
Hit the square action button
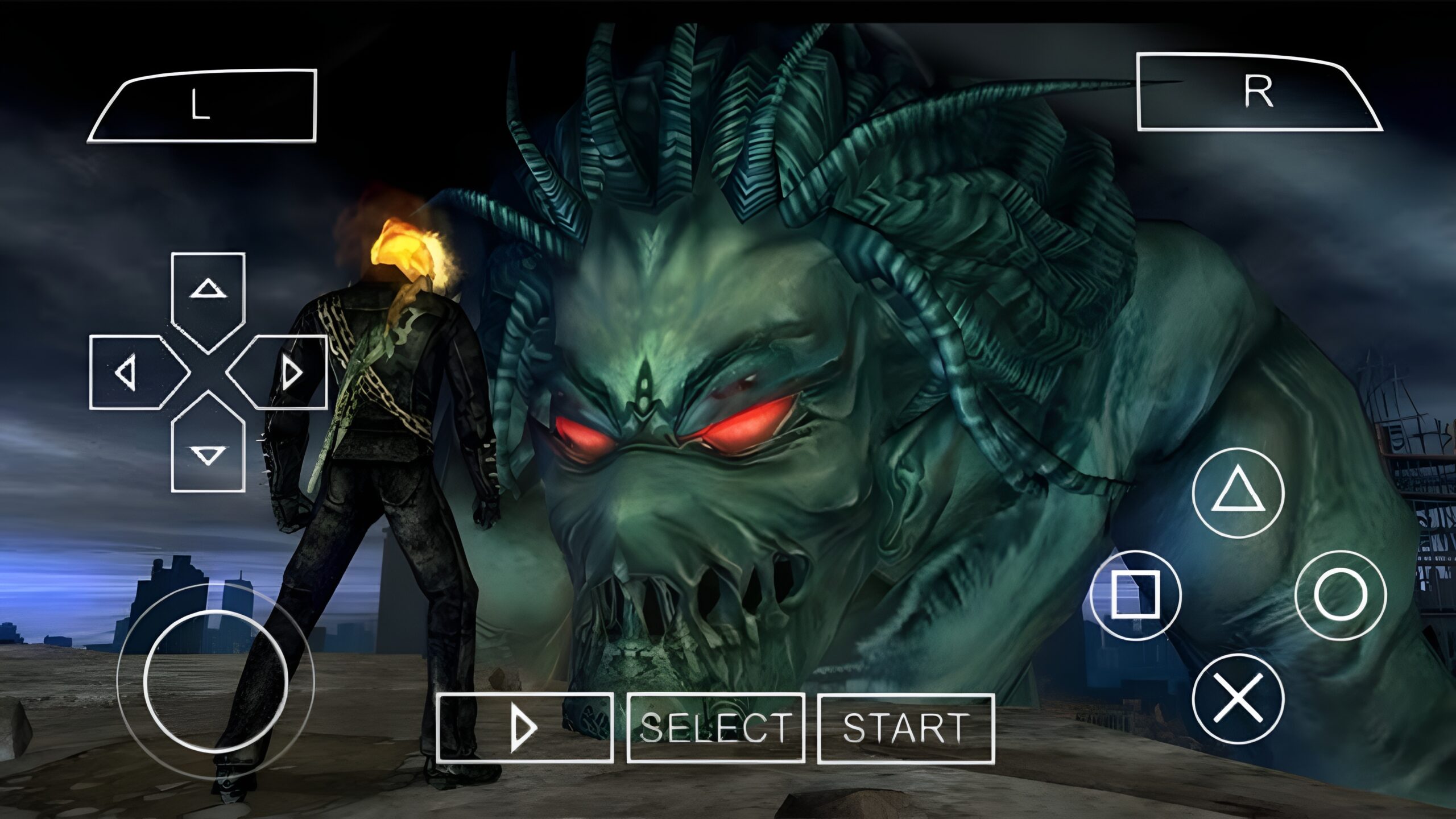(x=1135, y=595)
